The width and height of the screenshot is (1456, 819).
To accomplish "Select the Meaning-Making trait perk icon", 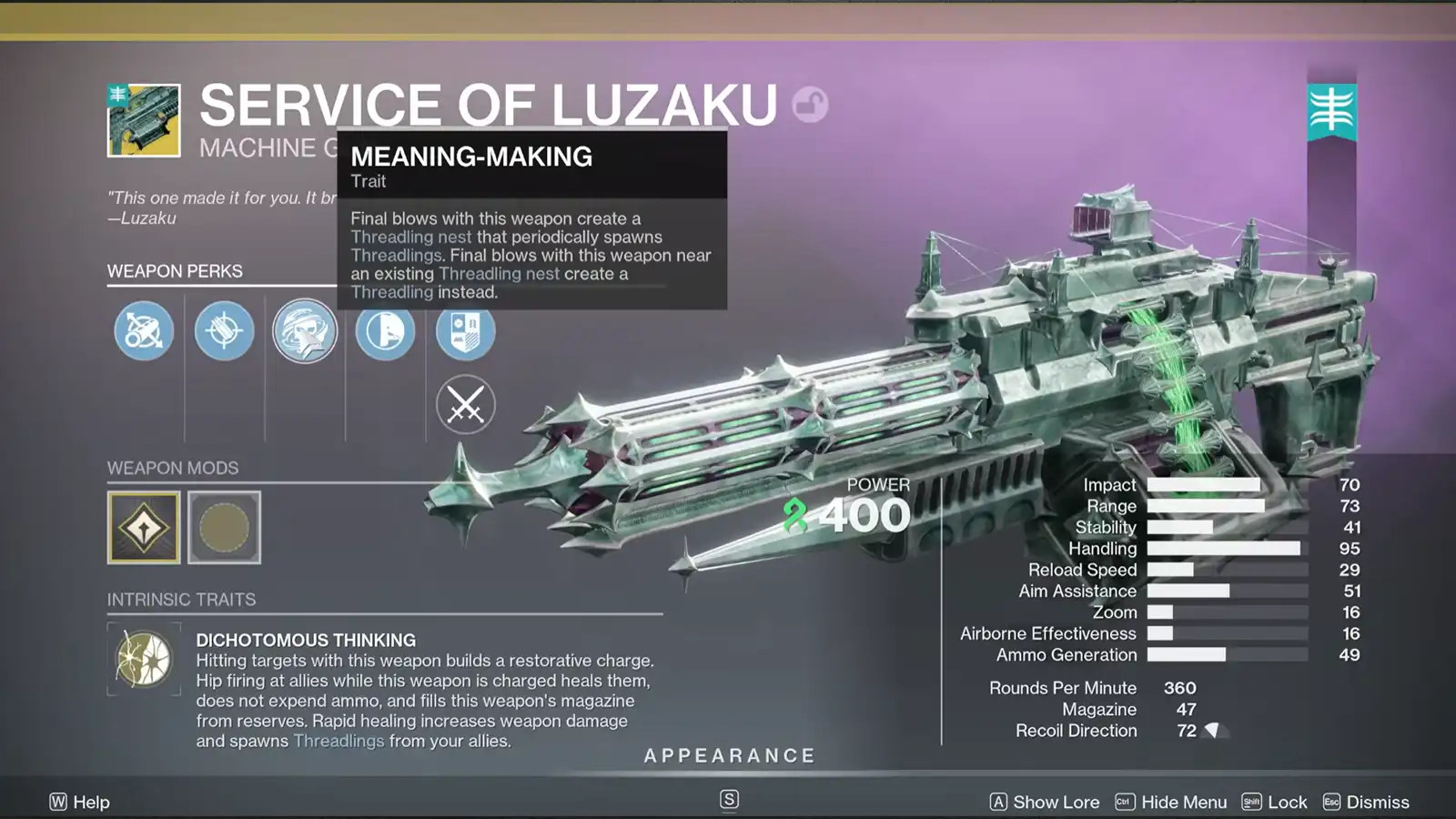I will click(x=306, y=331).
